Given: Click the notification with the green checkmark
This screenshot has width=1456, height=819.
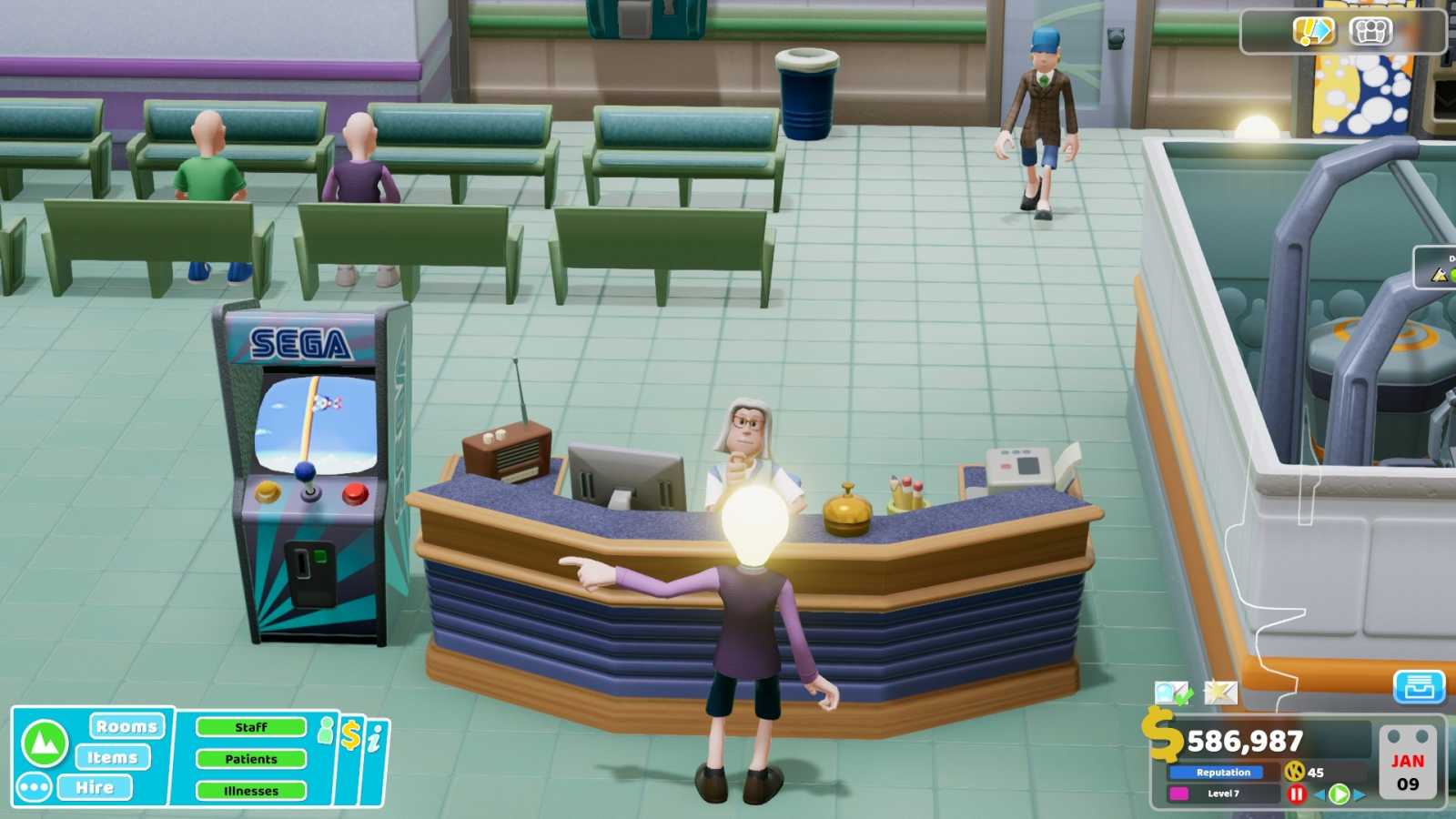Looking at the screenshot, I should pyautogui.click(x=1173, y=693).
